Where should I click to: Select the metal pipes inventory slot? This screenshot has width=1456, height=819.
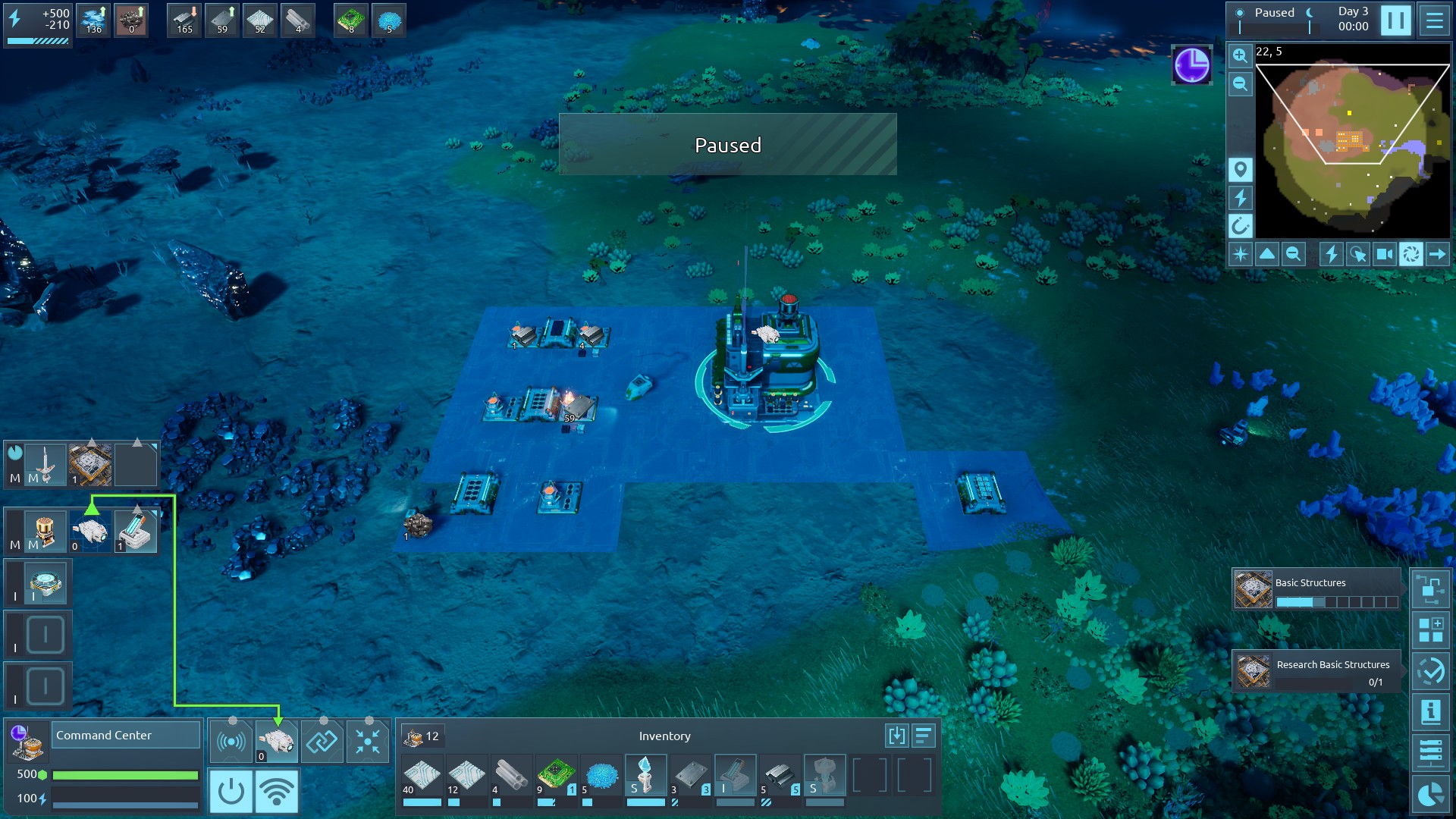(x=511, y=776)
